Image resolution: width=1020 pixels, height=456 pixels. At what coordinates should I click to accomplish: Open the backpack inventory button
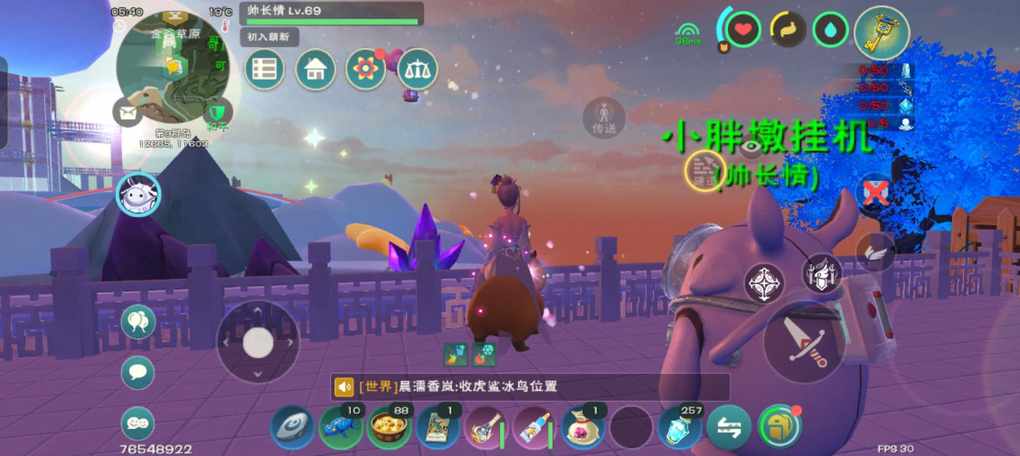click(x=778, y=427)
